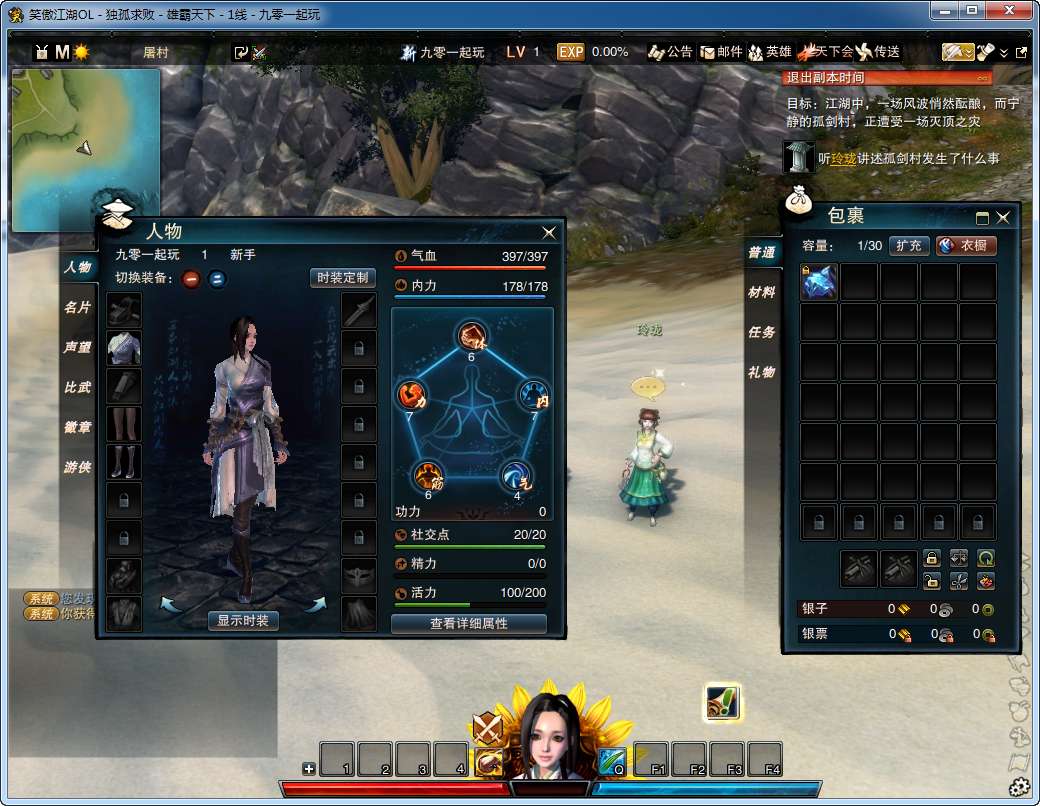Image resolution: width=1040 pixels, height=806 pixels.
Task: Close the 人物 character panel
Action: 549,232
